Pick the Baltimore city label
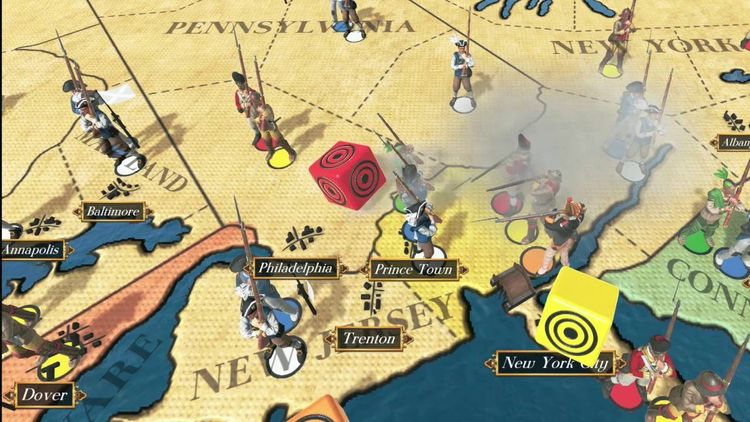This screenshot has height=422, width=750. 112,212
